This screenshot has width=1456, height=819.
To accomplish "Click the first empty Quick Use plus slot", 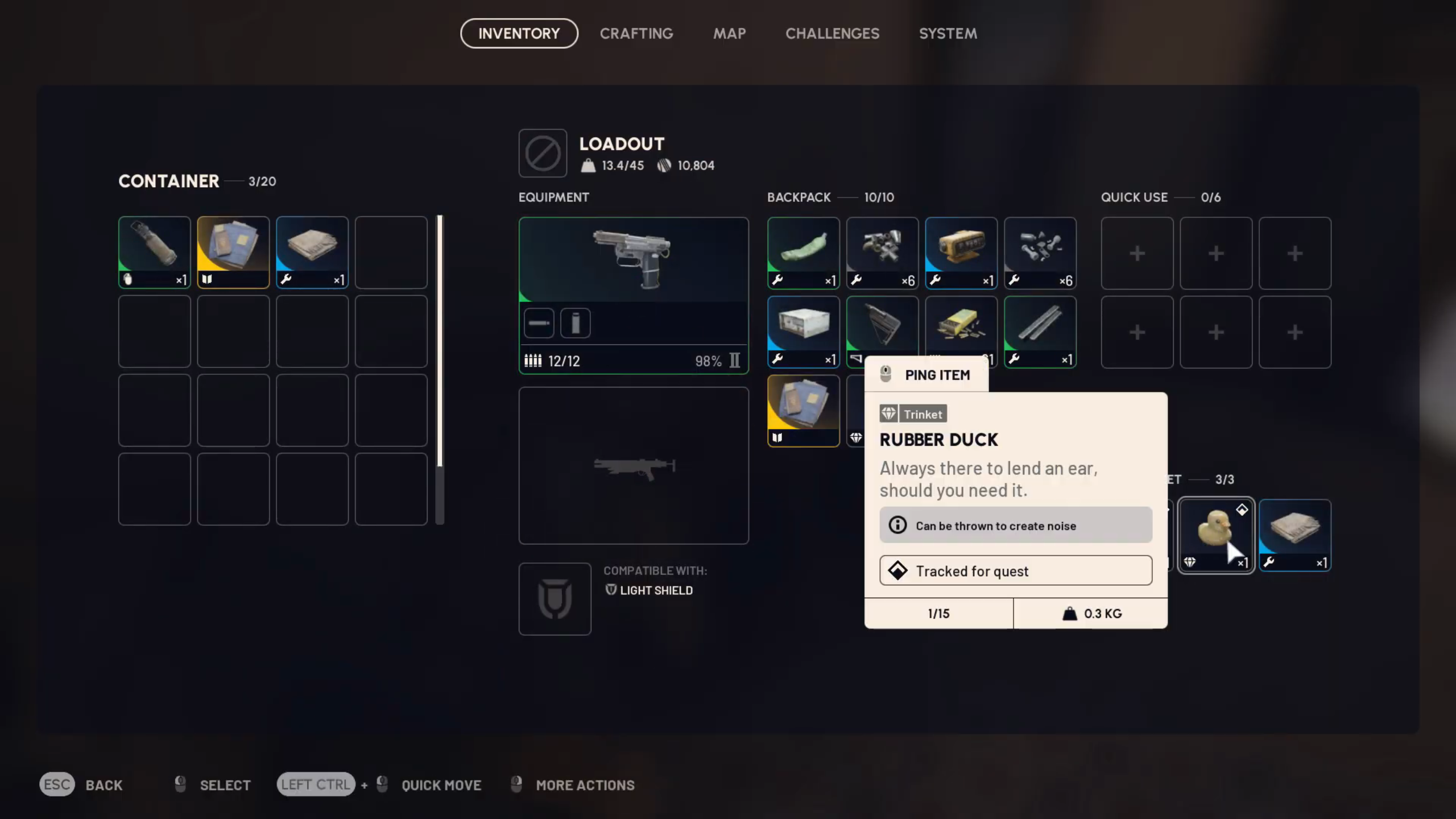I will 1136,253.
